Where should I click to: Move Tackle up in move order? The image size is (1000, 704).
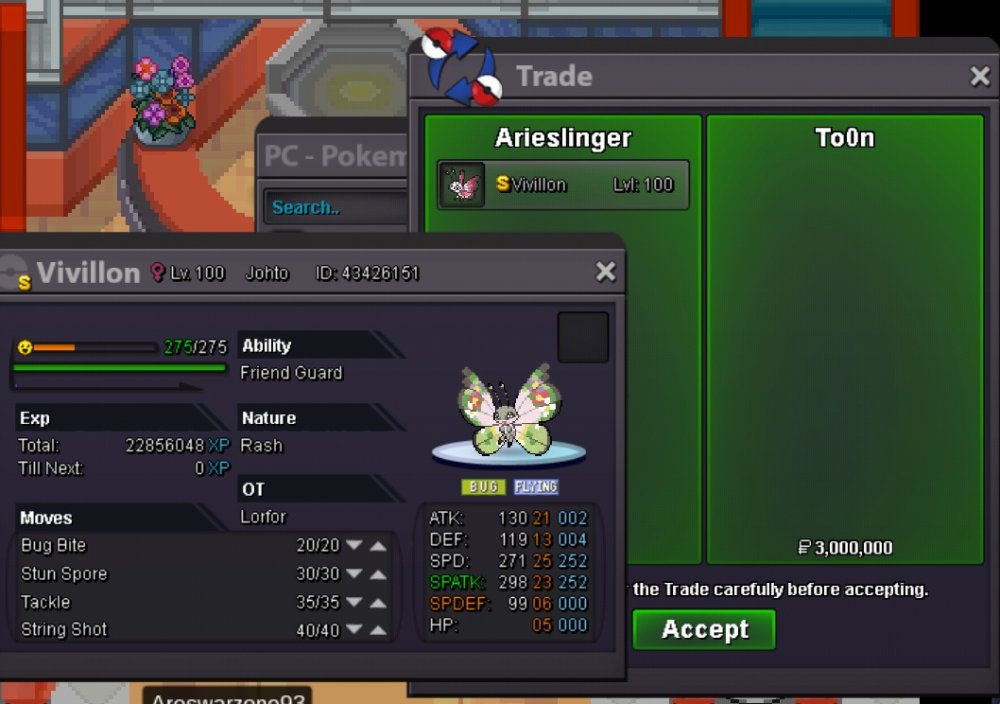[378, 602]
